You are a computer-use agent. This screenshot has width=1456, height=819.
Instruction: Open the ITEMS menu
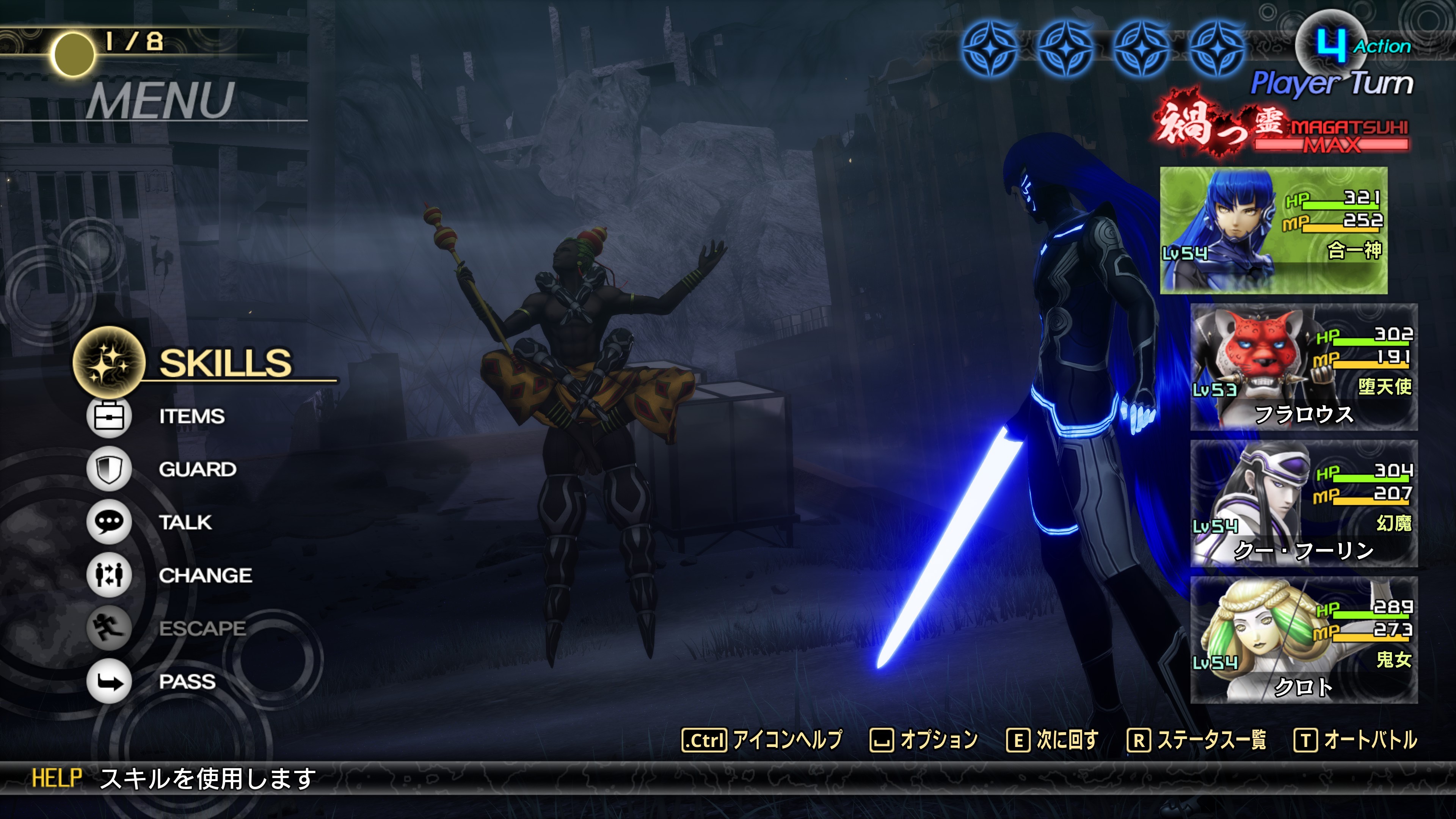(191, 417)
